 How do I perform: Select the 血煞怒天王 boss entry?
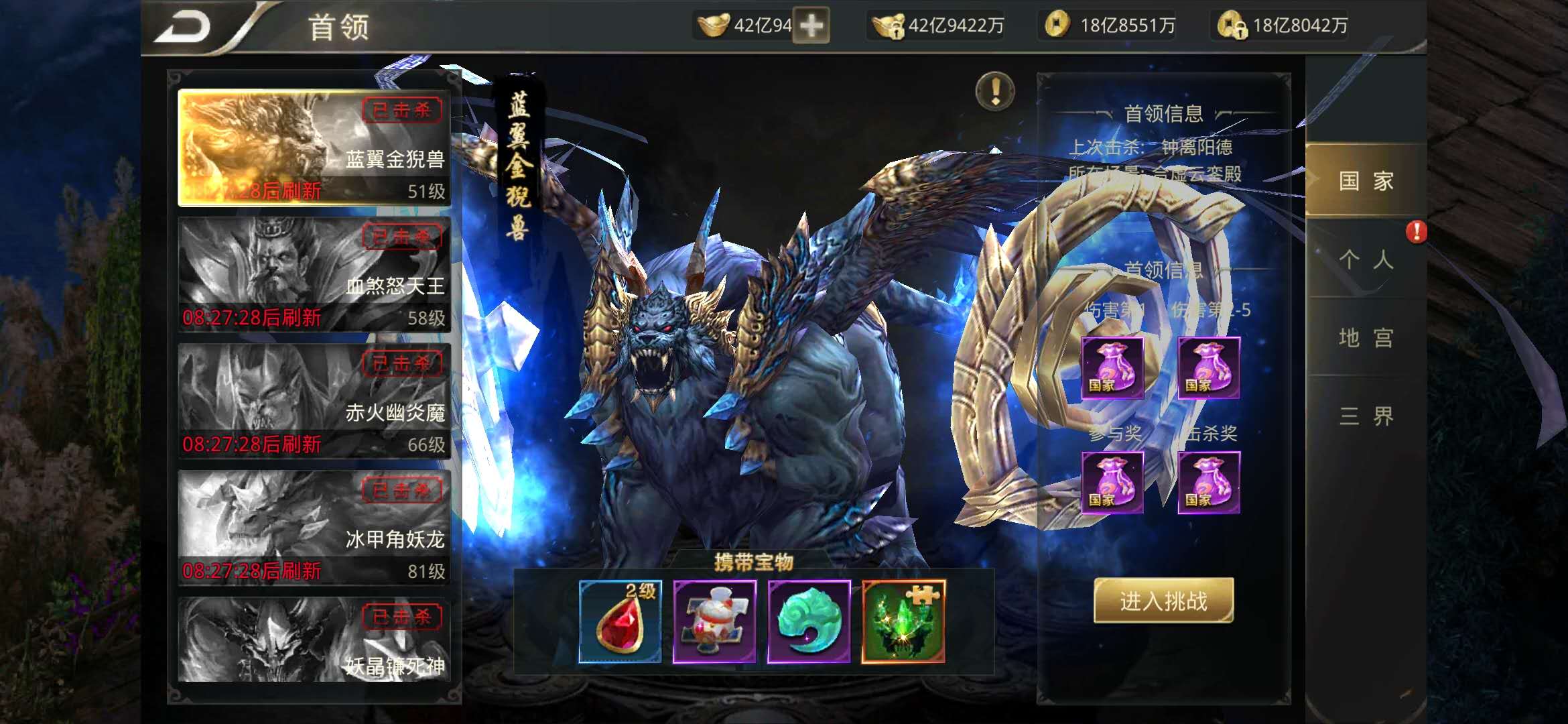click(314, 274)
